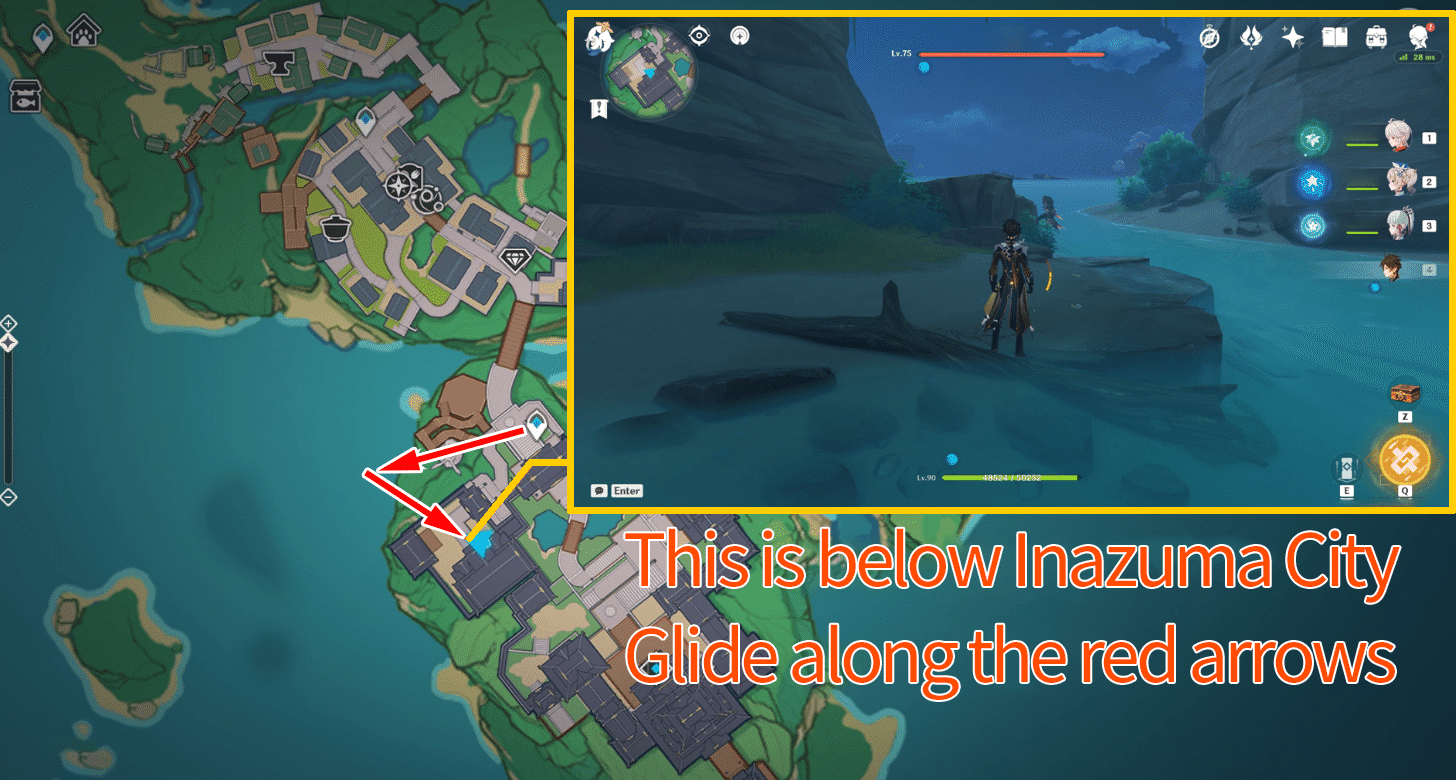Click the Enter chat button
The width and height of the screenshot is (1456, 780).
tap(620, 491)
